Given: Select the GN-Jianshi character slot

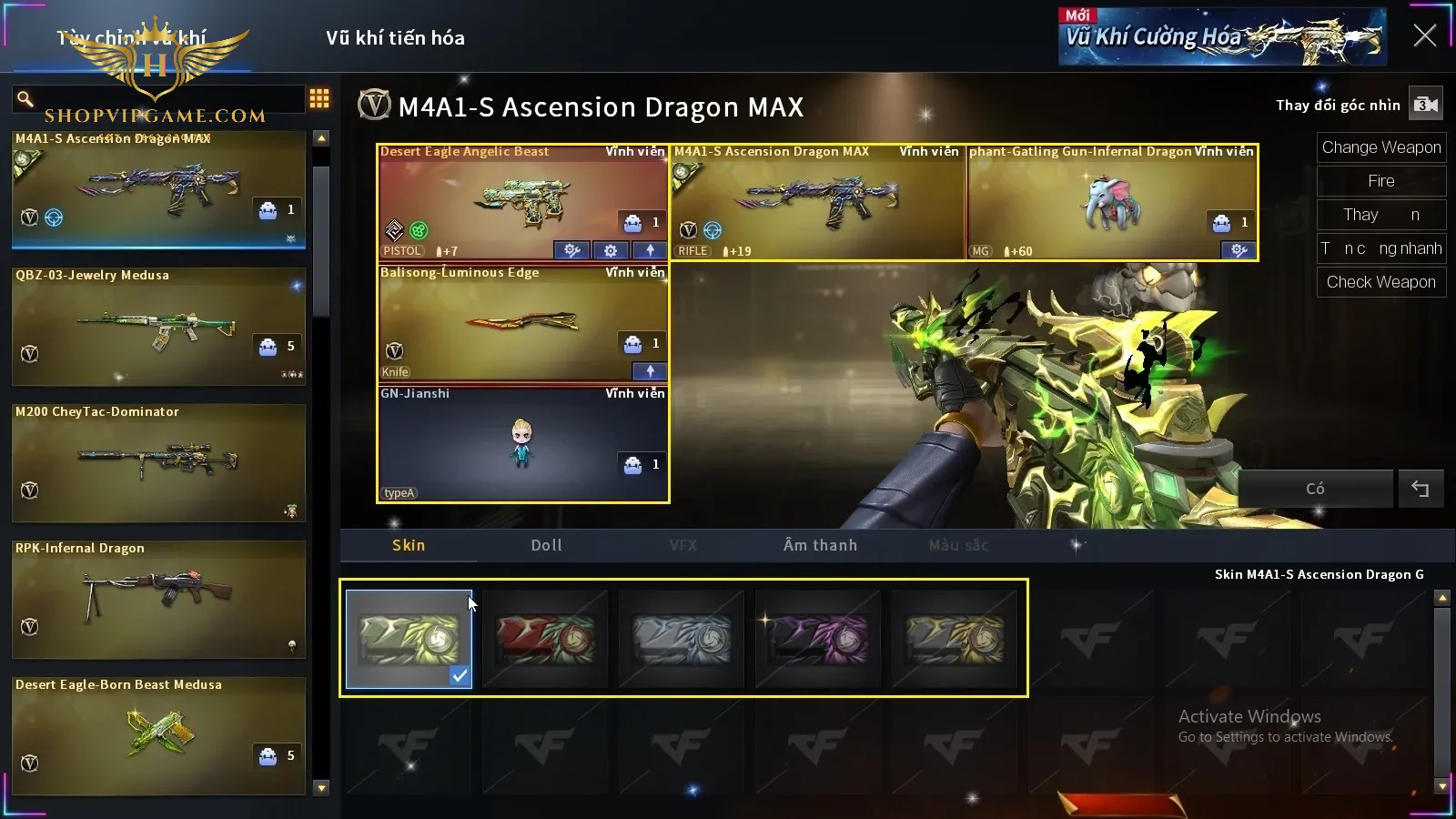Looking at the screenshot, I should pyautogui.click(x=522, y=444).
